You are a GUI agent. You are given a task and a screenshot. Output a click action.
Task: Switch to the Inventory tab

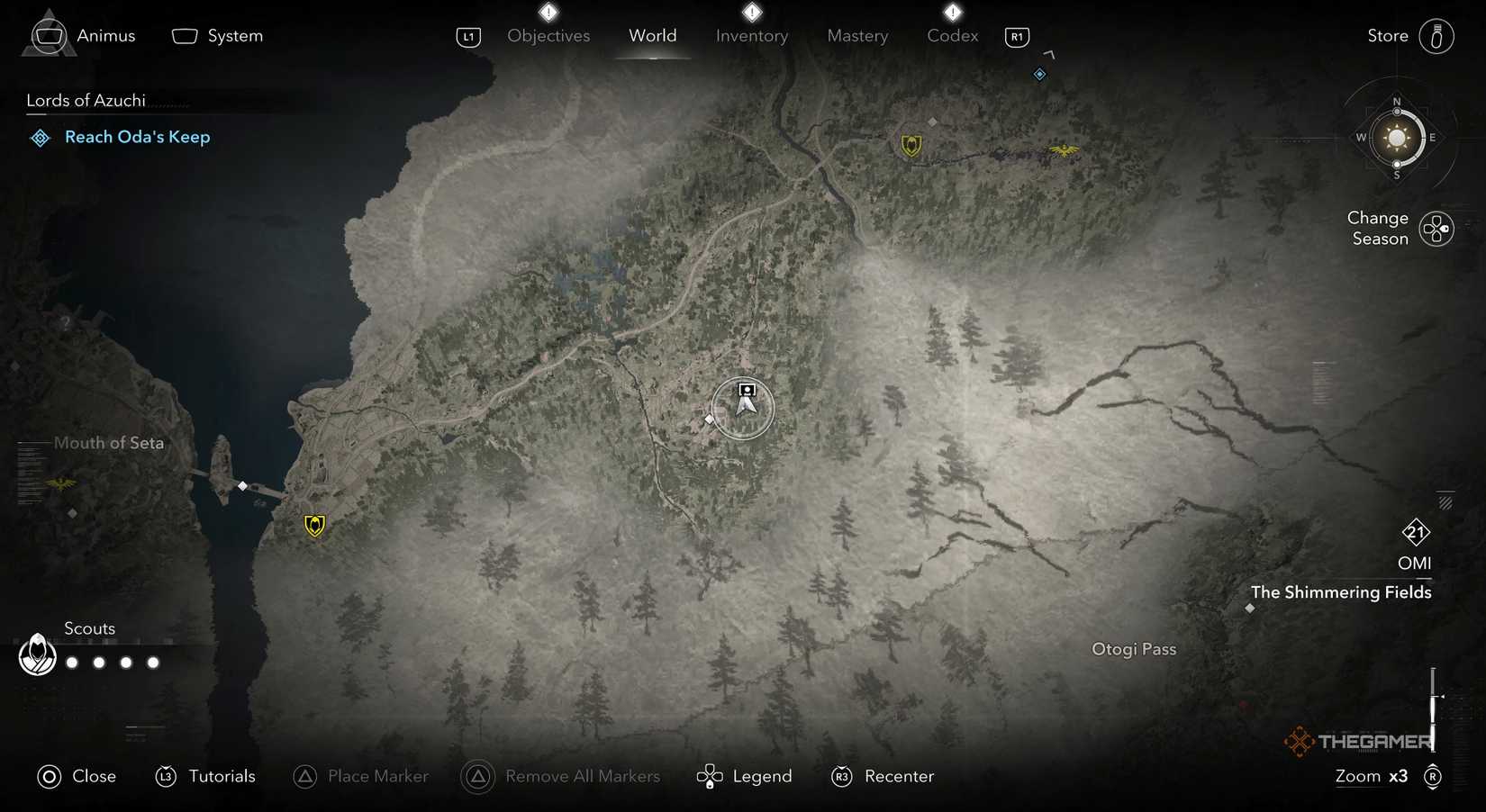click(x=752, y=36)
